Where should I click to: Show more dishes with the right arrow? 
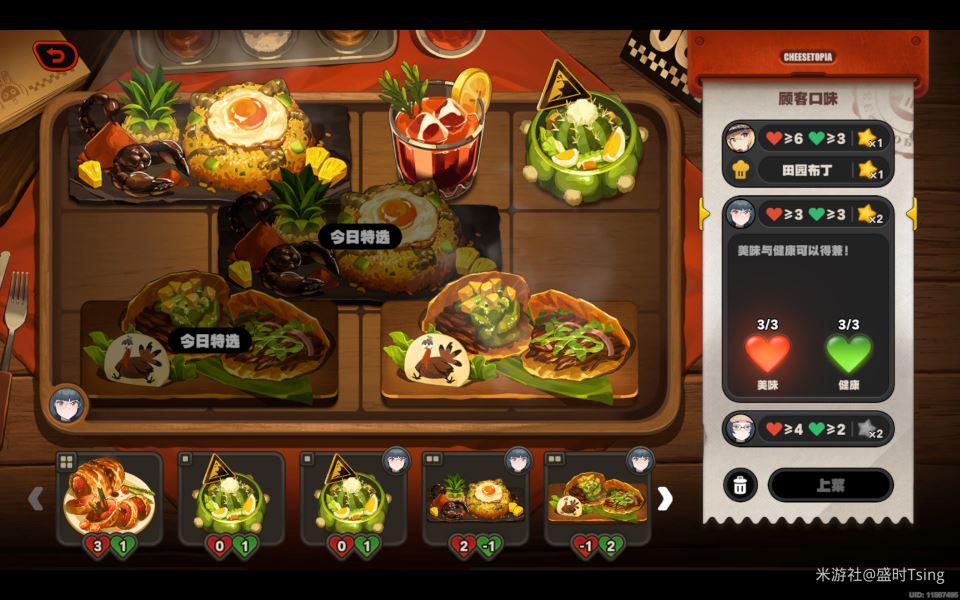(664, 498)
